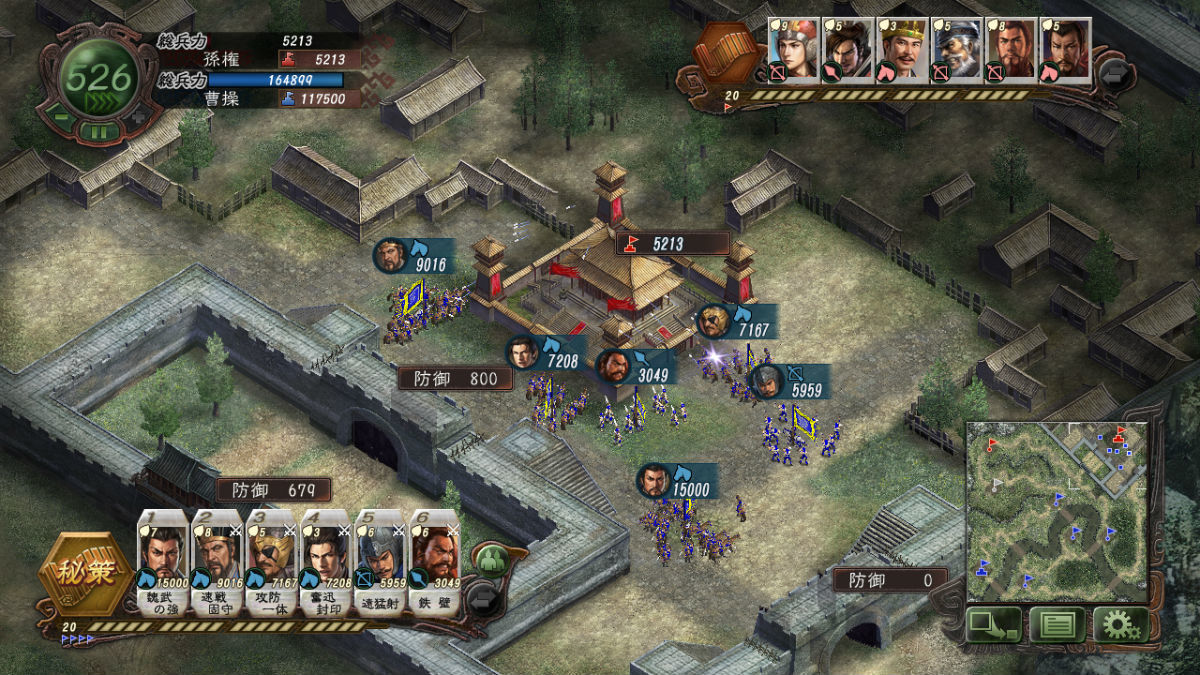The image size is (1200, 675).
Task: Select officer card 1 with 魏武の強
Action: pos(161,561)
